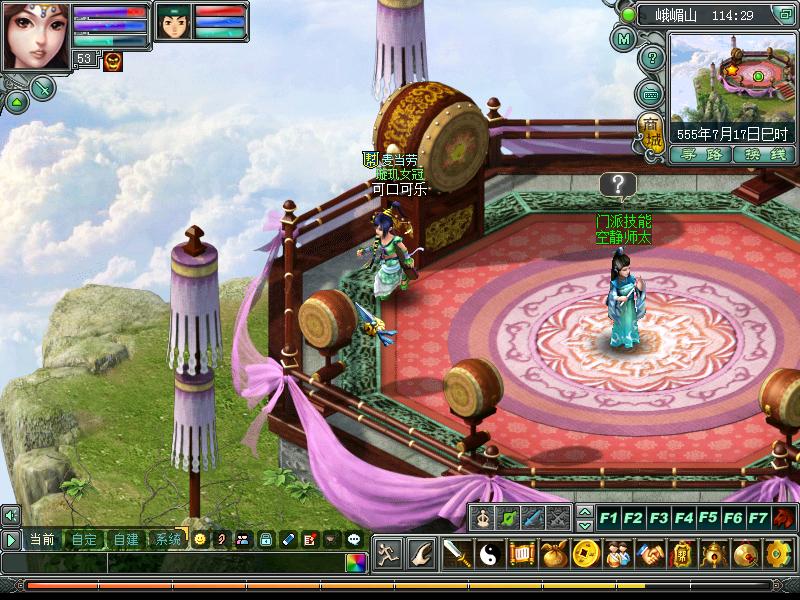The height and width of the screenshot is (600, 800).
Task: Open the smiley emoticon picker
Action: pyautogui.click(x=200, y=539)
